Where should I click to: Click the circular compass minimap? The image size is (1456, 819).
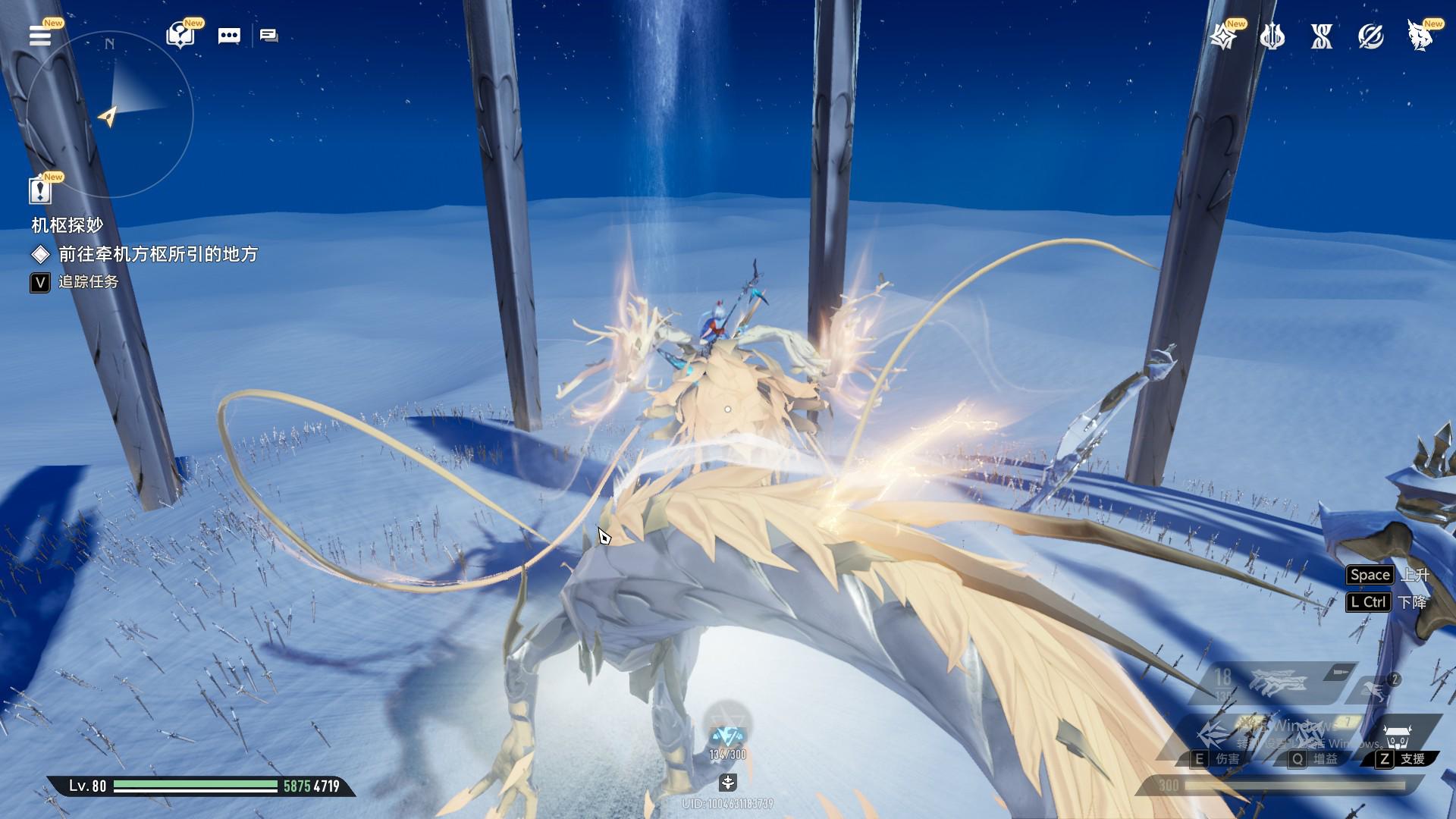[110, 114]
